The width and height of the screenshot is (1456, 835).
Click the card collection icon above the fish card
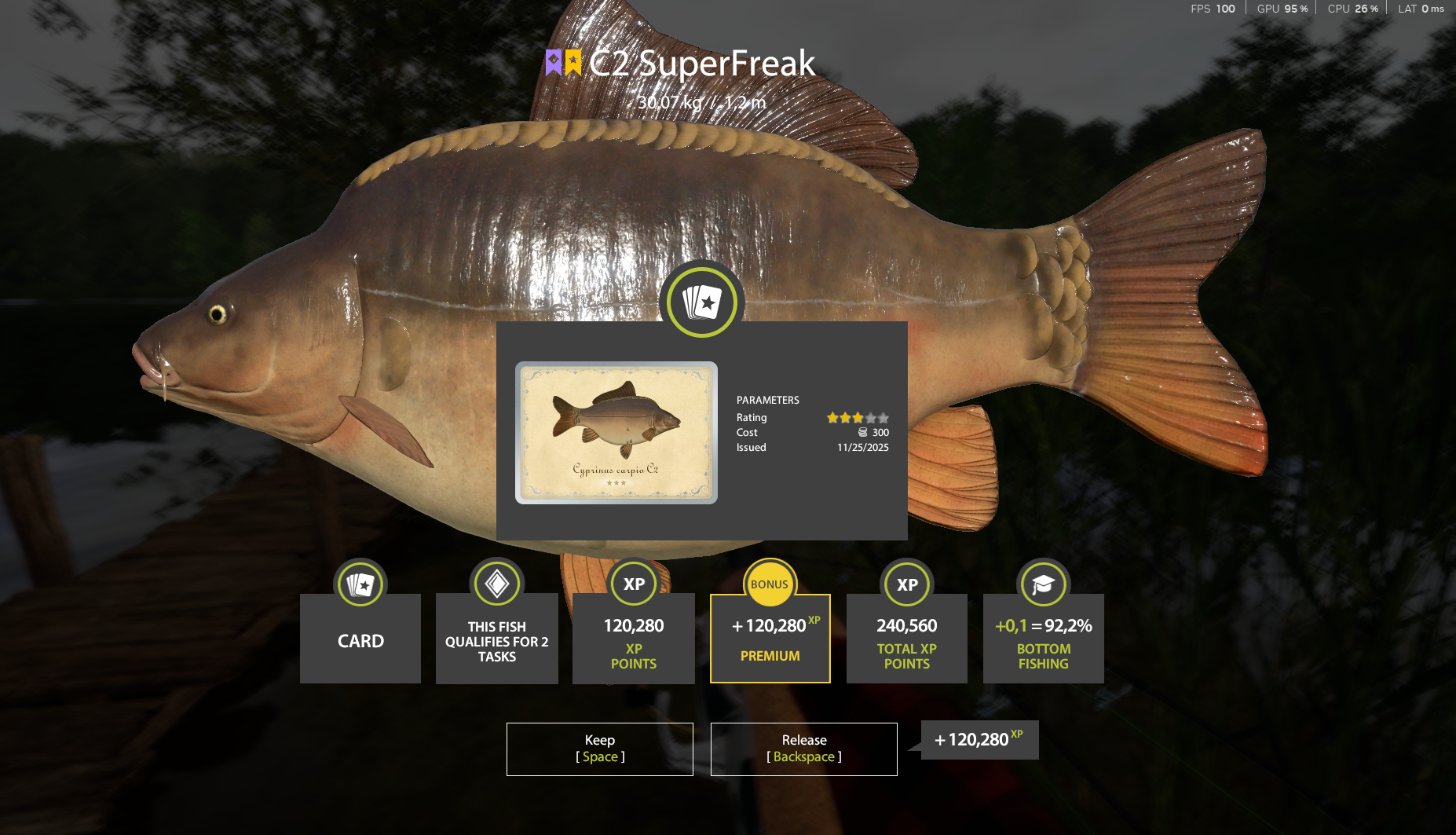coord(701,302)
